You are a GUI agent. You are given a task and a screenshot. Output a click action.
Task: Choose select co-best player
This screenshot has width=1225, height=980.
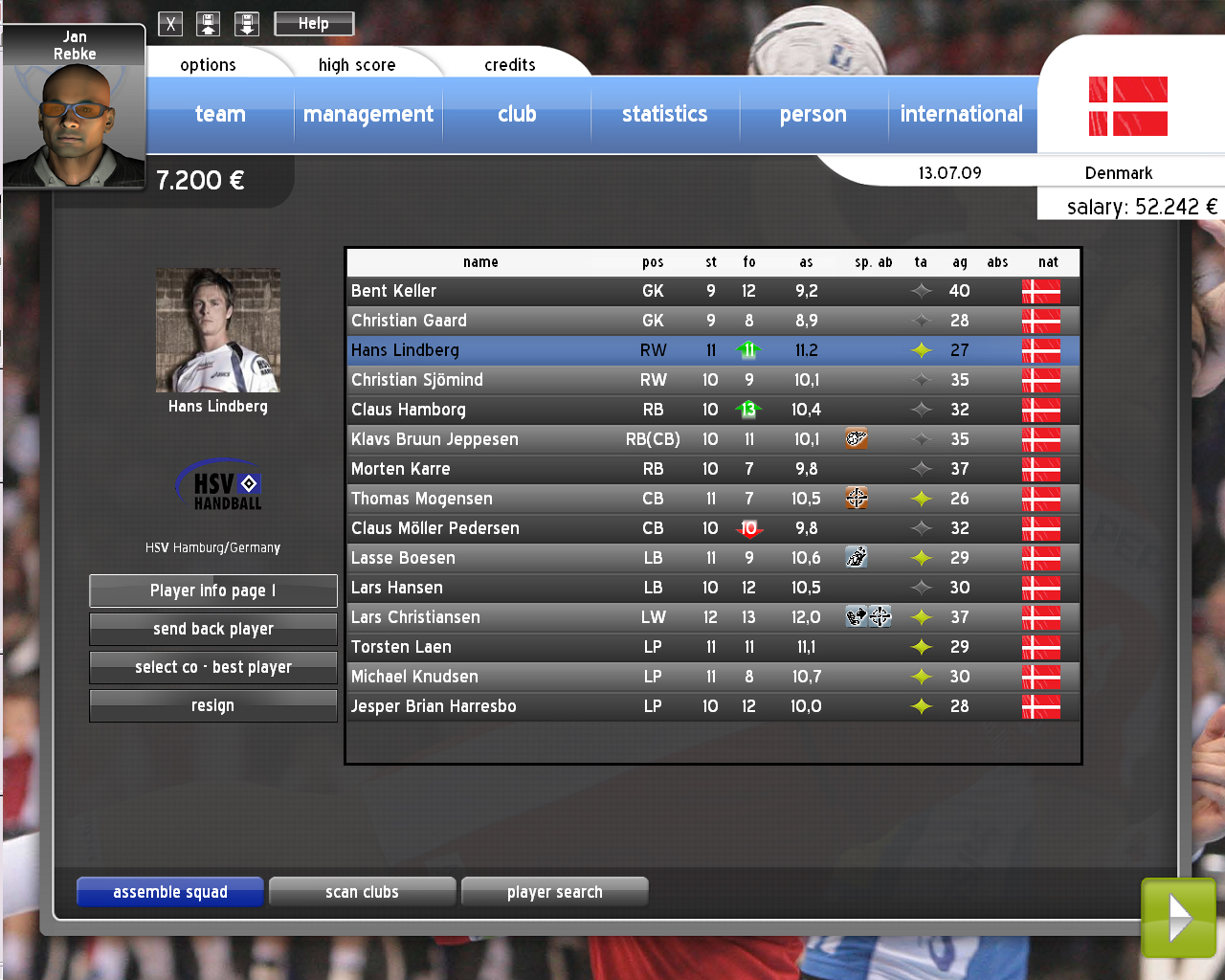point(213,667)
